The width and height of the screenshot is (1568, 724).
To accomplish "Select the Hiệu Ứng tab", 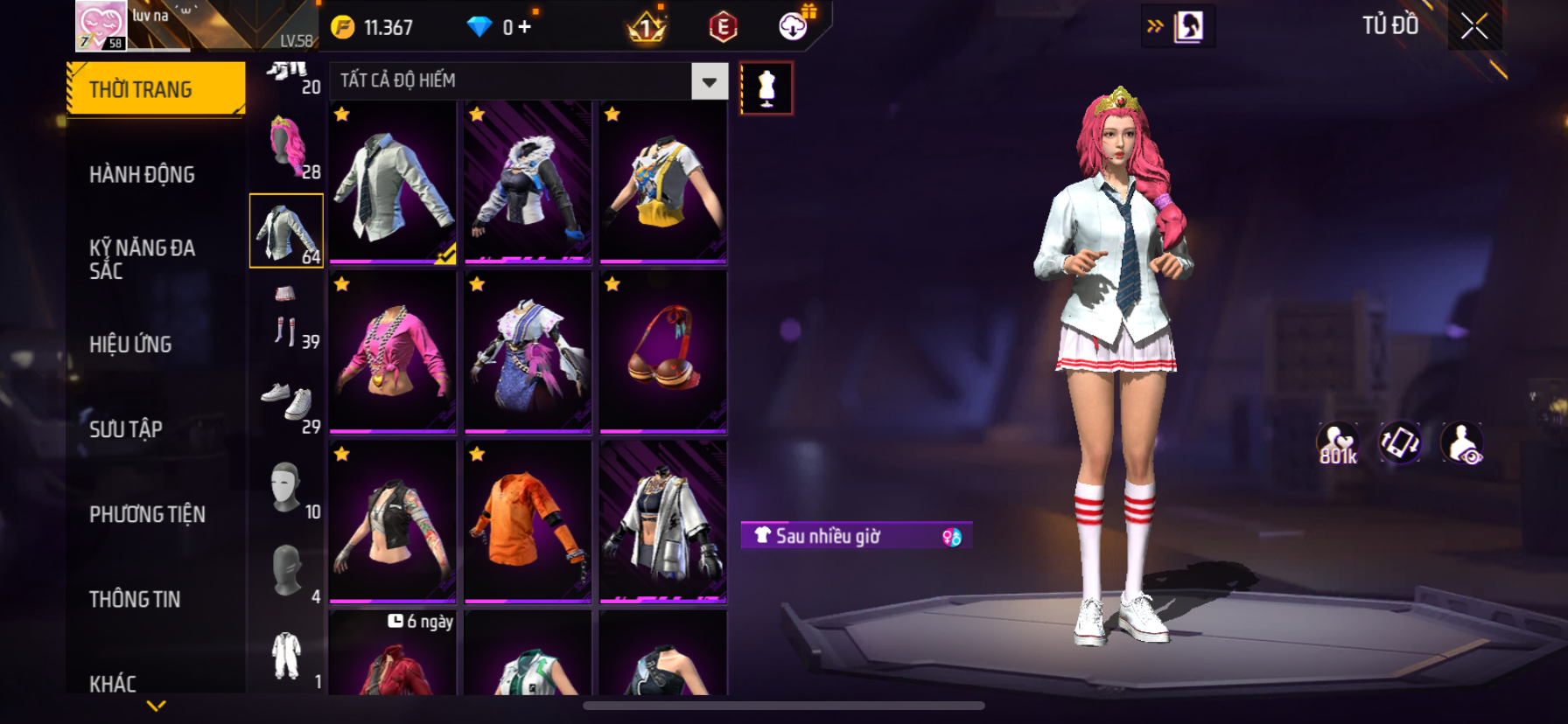I will 130,345.
